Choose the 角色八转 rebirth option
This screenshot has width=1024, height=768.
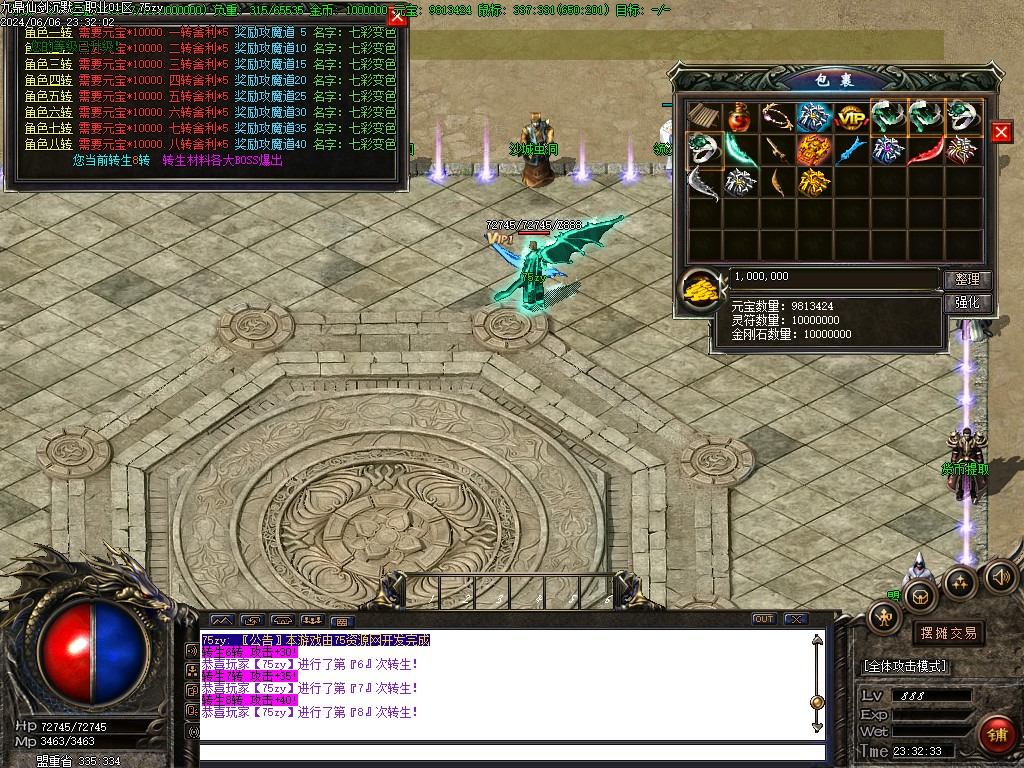[x=48, y=144]
